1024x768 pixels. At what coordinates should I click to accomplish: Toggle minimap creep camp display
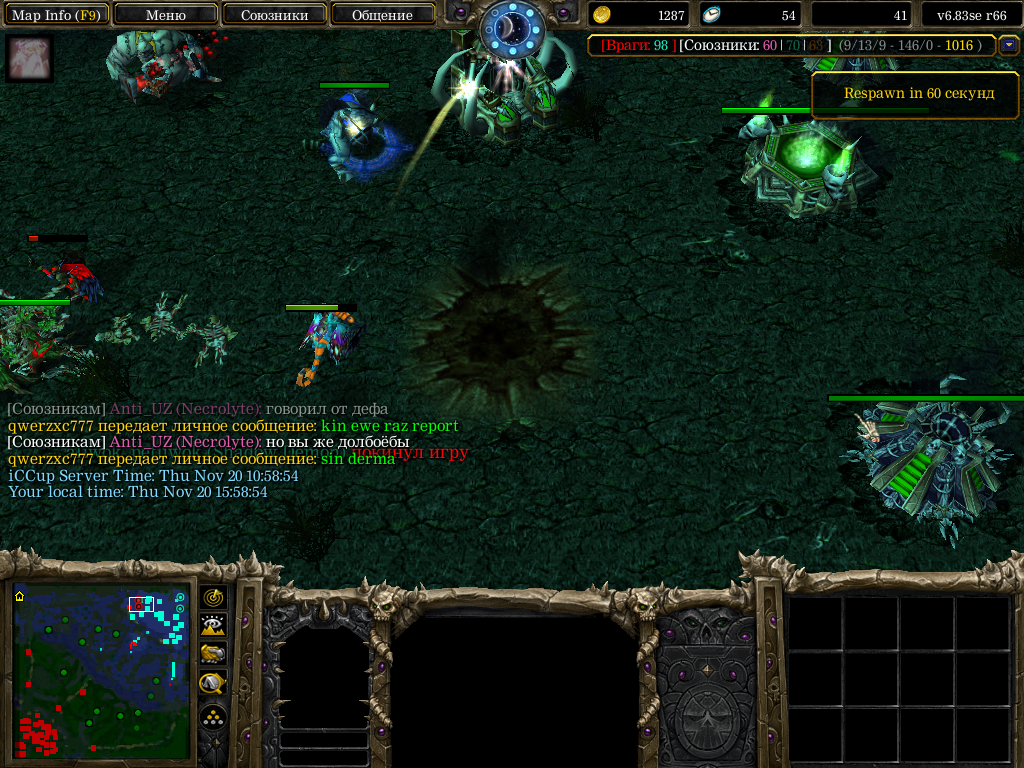214,683
